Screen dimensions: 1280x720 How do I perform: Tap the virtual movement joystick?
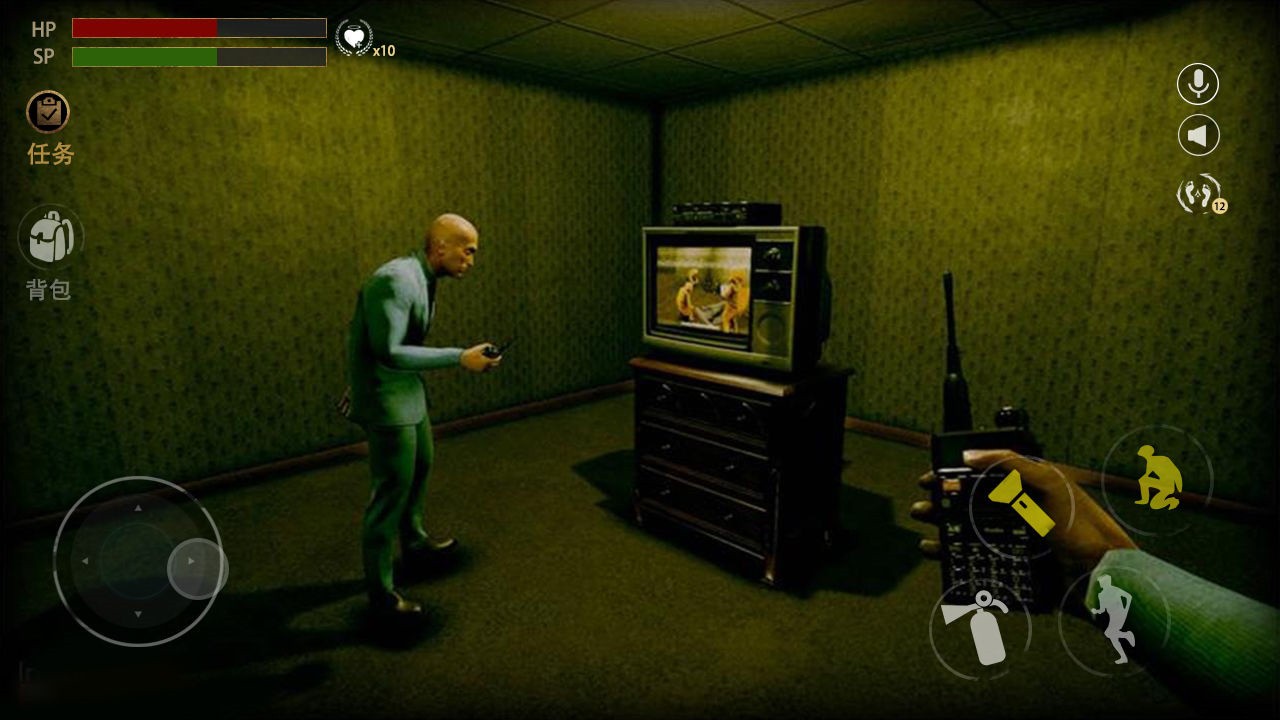(138, 561)
